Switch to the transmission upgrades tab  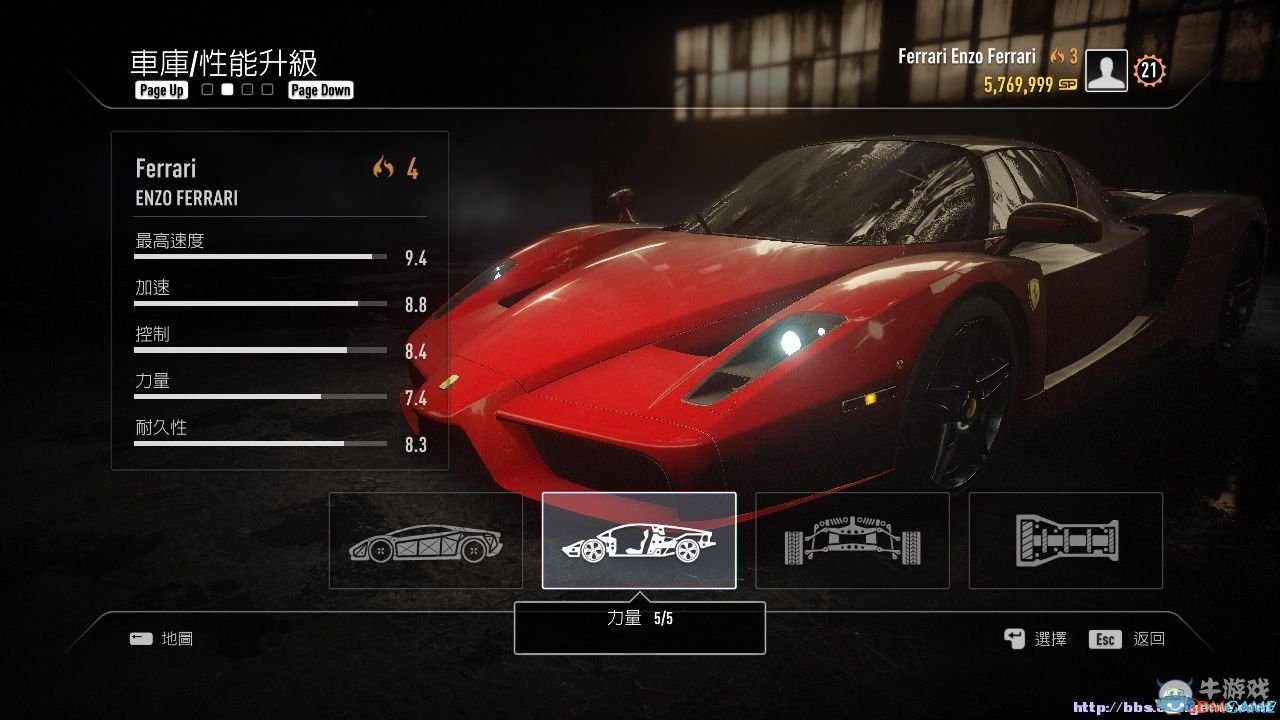click(1064, 540)
